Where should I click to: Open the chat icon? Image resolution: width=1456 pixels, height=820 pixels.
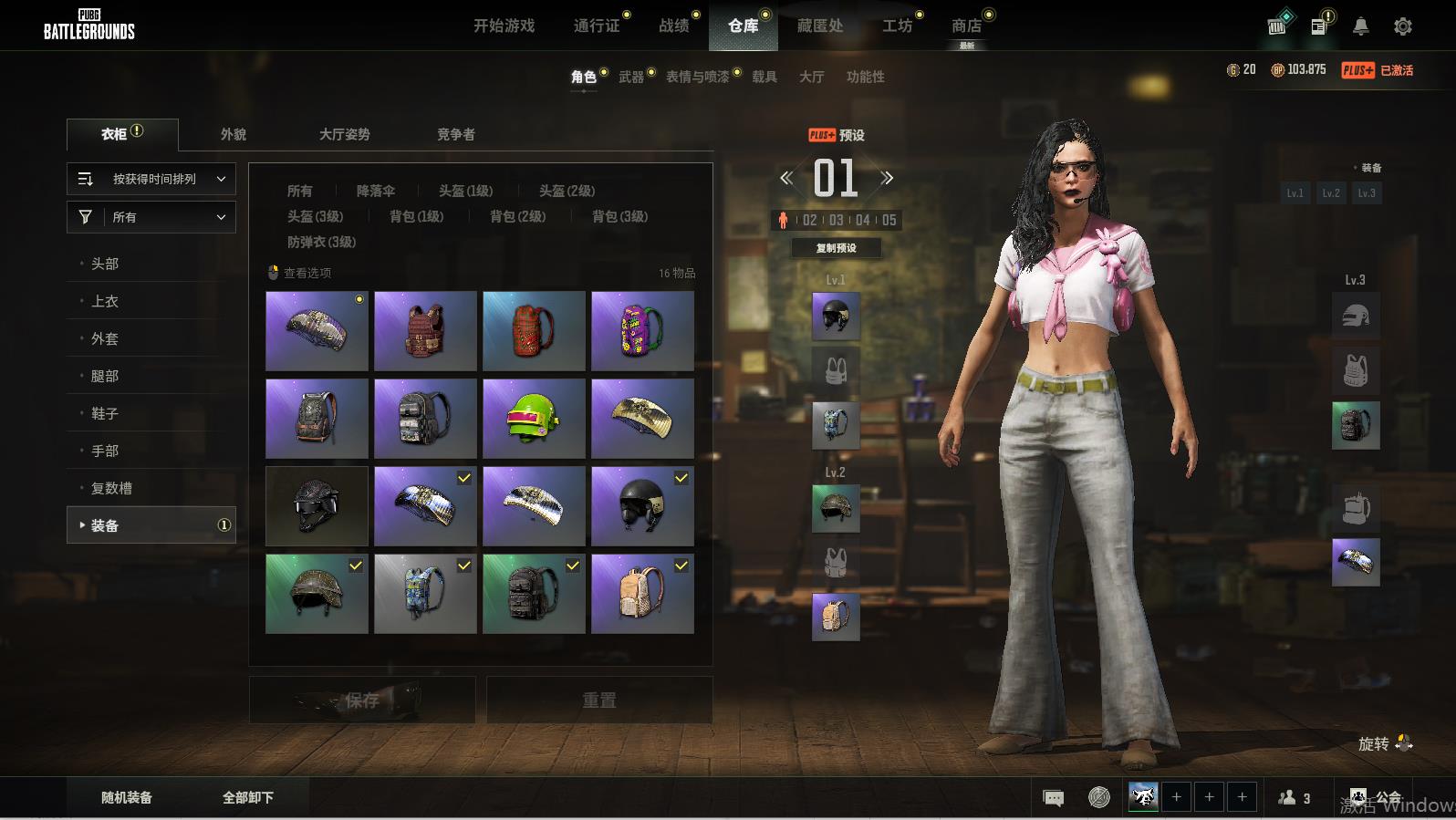[x=1053, y=798]
